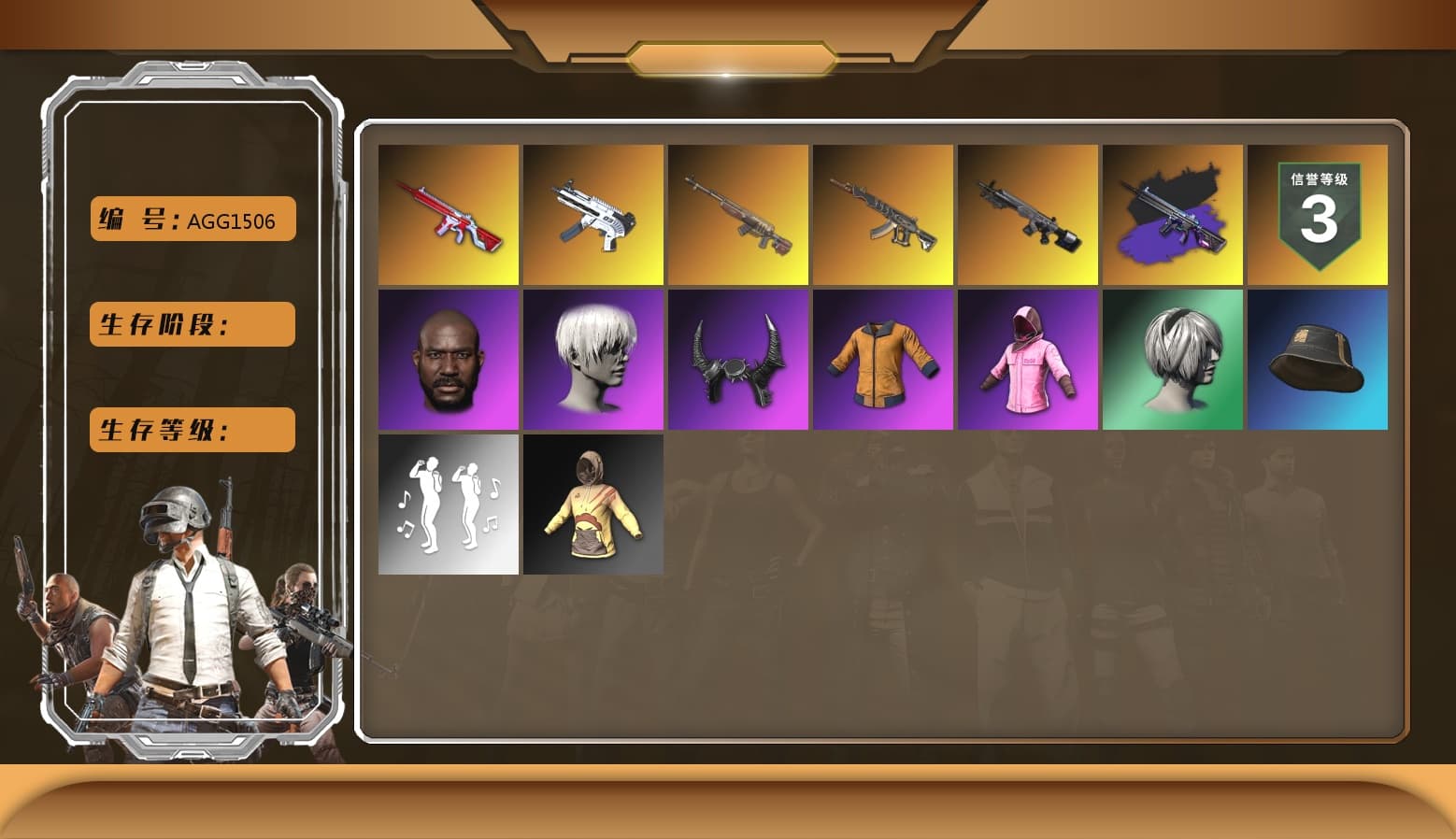View the purple splash rifle skin
The height and width of the screenshot is (839, 1456).
pos(1173,214)
